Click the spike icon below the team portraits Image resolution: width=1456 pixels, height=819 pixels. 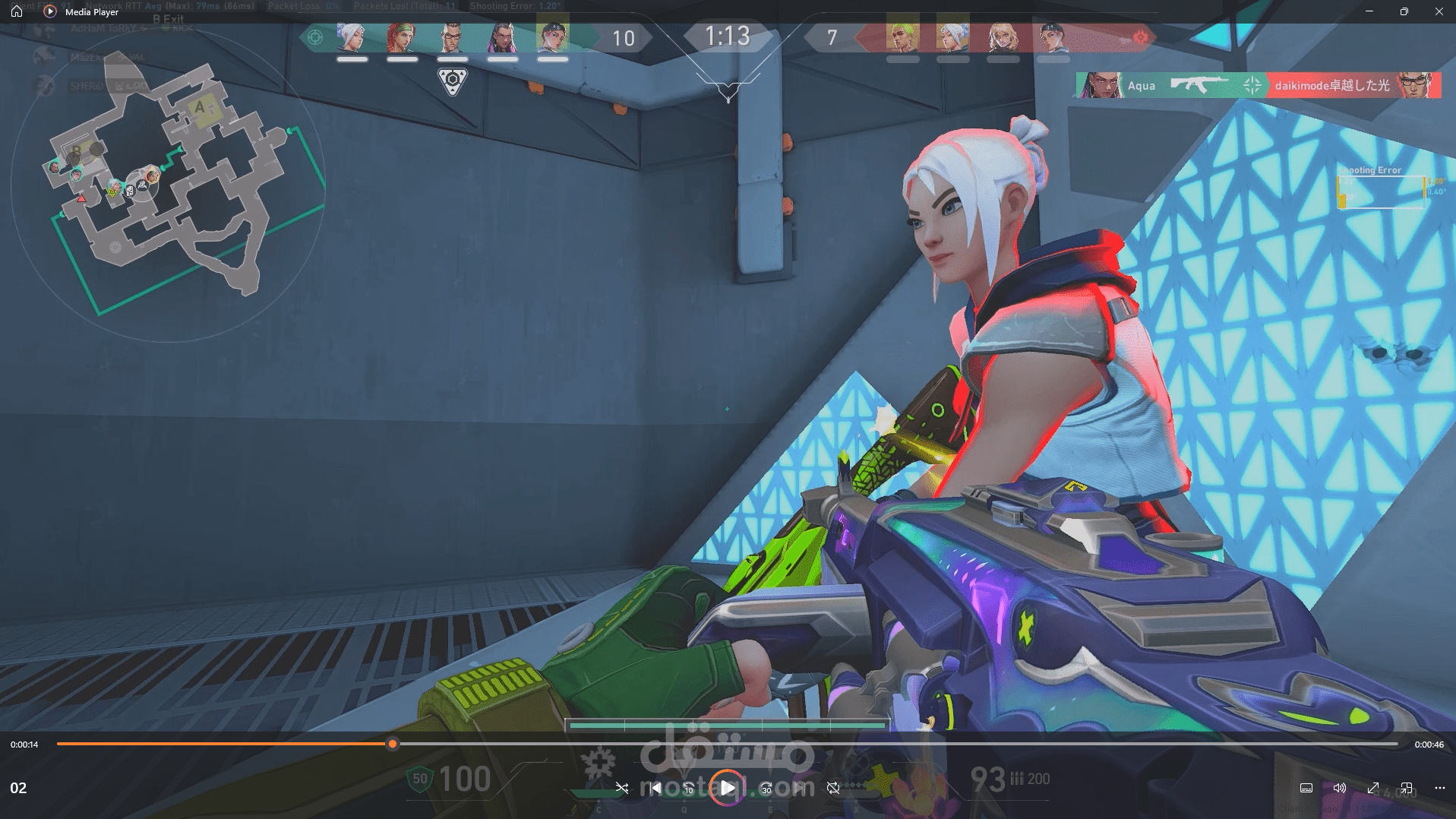point(453,81)
